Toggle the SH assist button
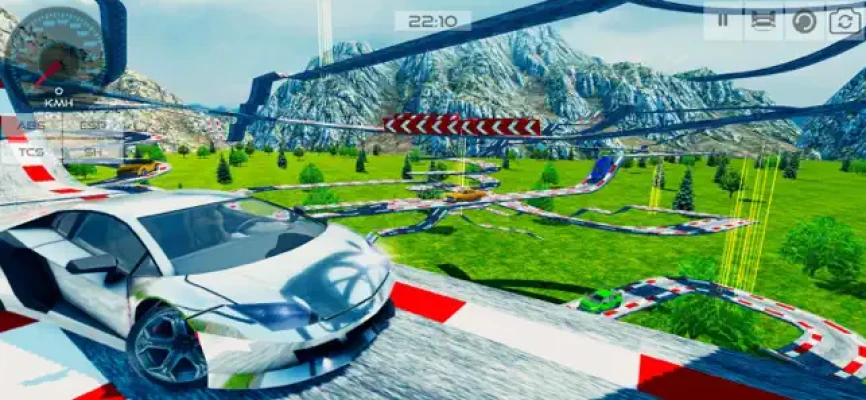The width and height of the screenshot is (866, 400). (x=93, y=151)
